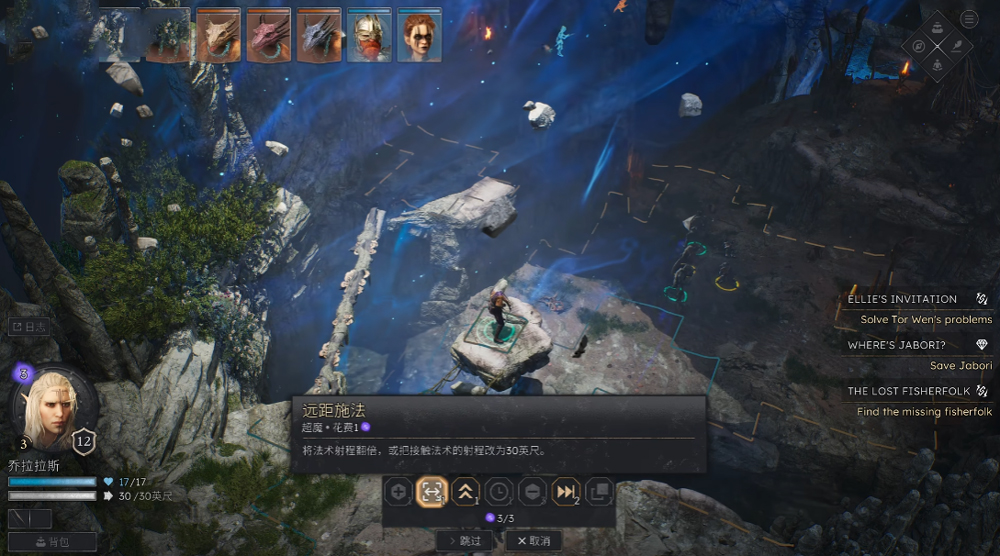This screenshot has width=1000, height=556.
Task: Click the meditating figure rest icon
Action: [x=937, y=66]
